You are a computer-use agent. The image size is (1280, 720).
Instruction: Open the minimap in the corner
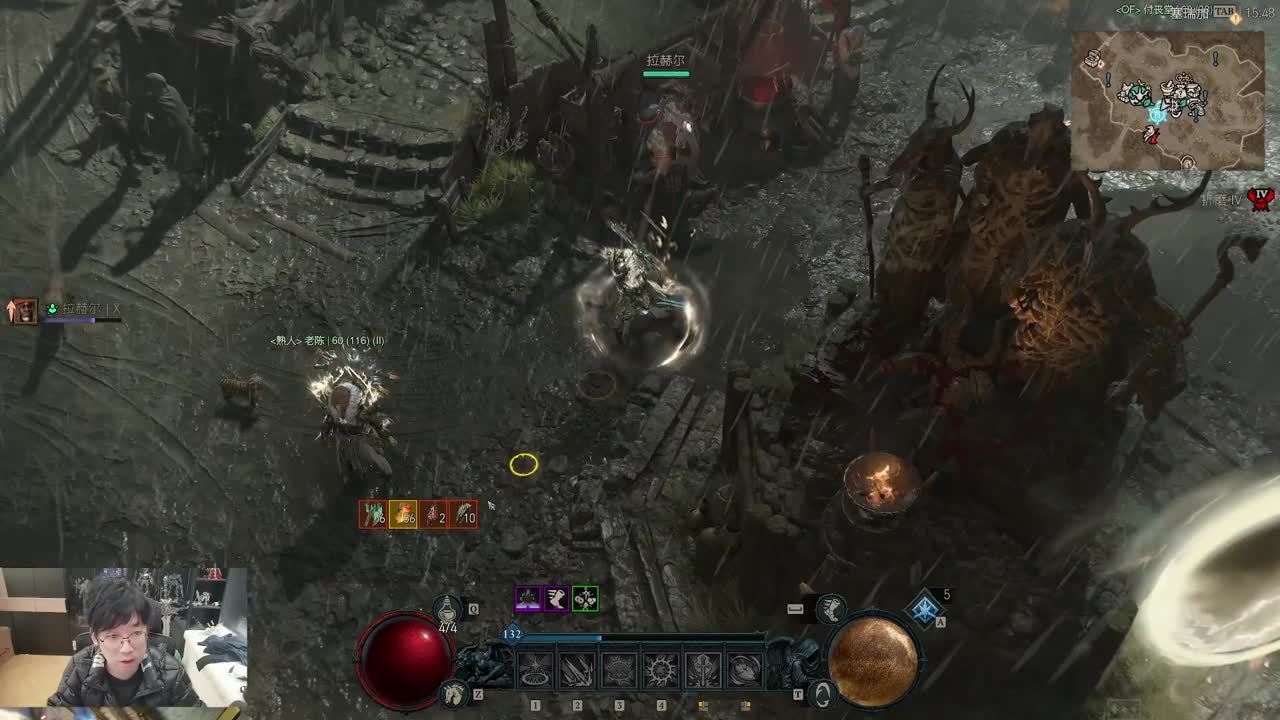tap(1168, 100)
